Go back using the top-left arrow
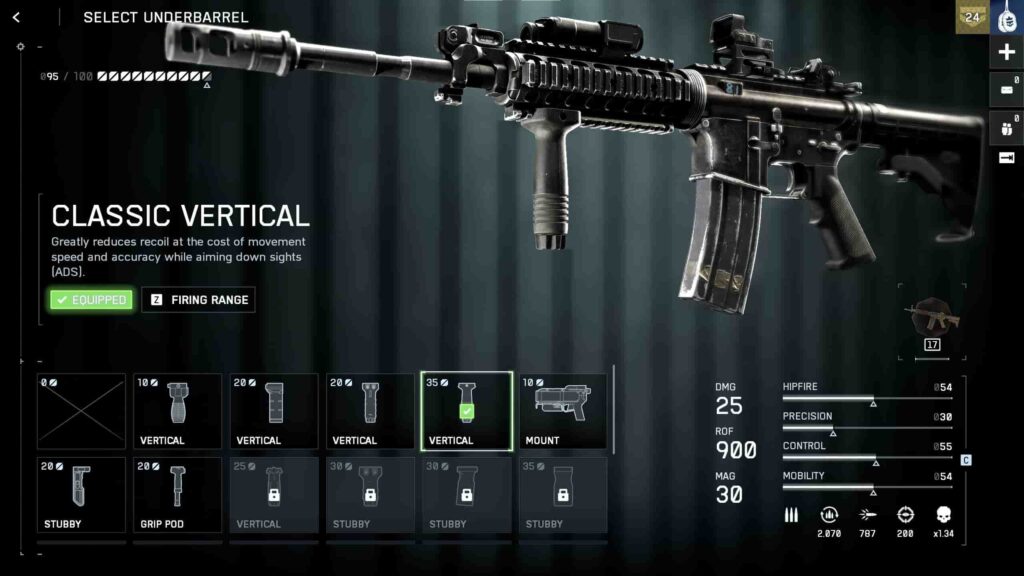 tap(16, 17)
